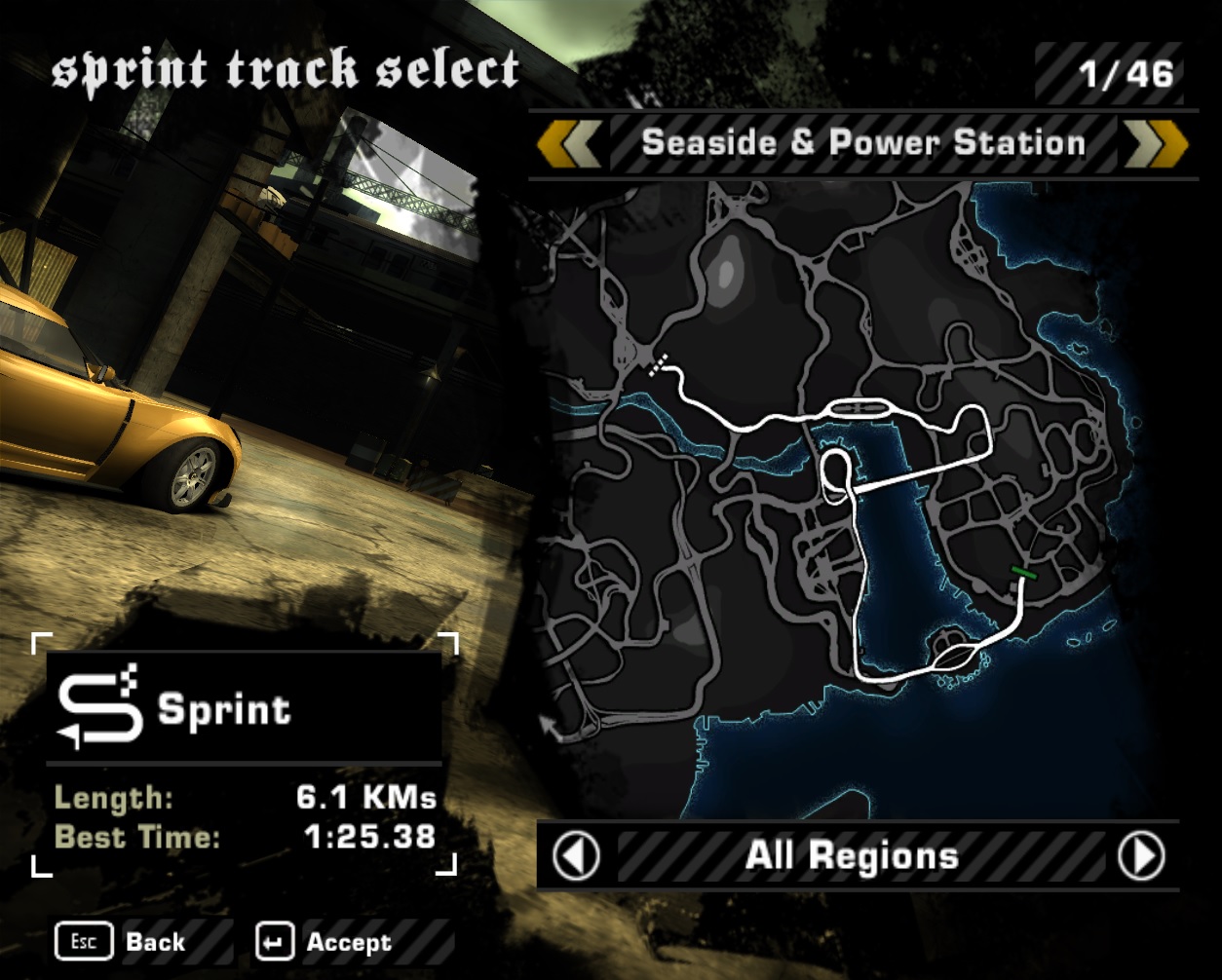Switch to previous region with left arrow
The width and height of the screenshot is (1222, 980).
click(576, 856)
